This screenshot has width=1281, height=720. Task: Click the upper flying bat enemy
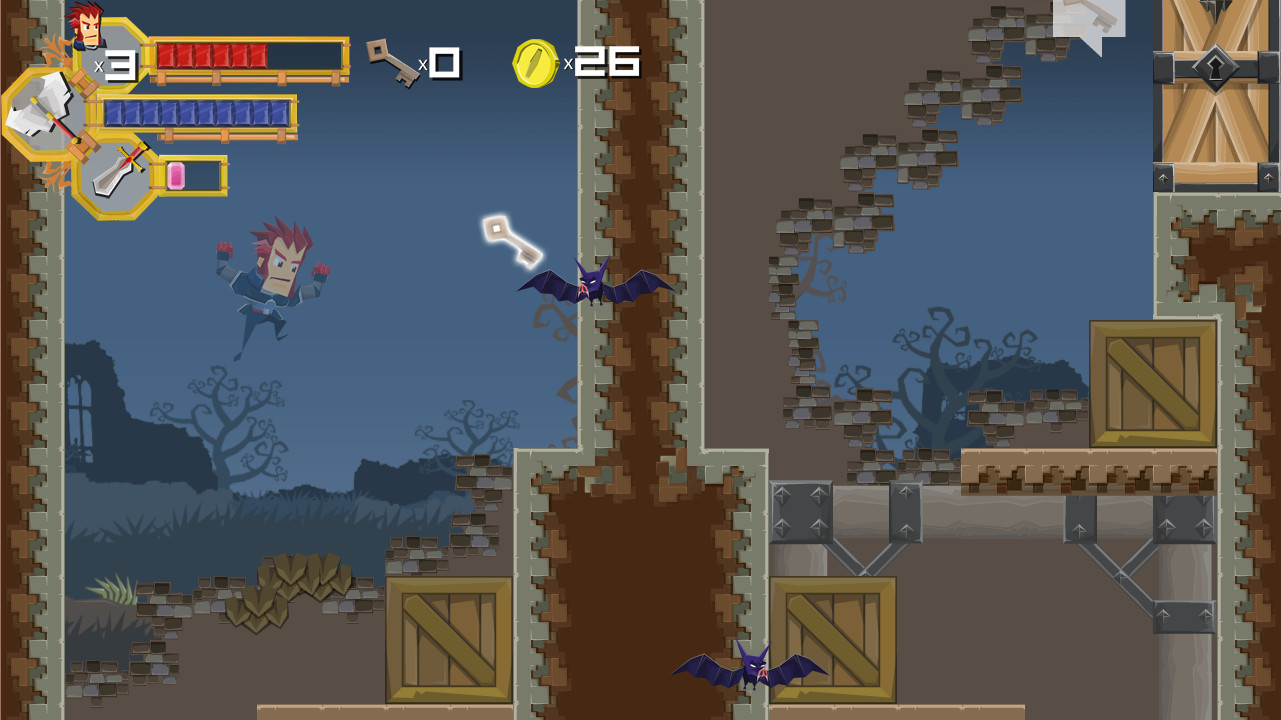pyautogui.click(x=592, y=285)
